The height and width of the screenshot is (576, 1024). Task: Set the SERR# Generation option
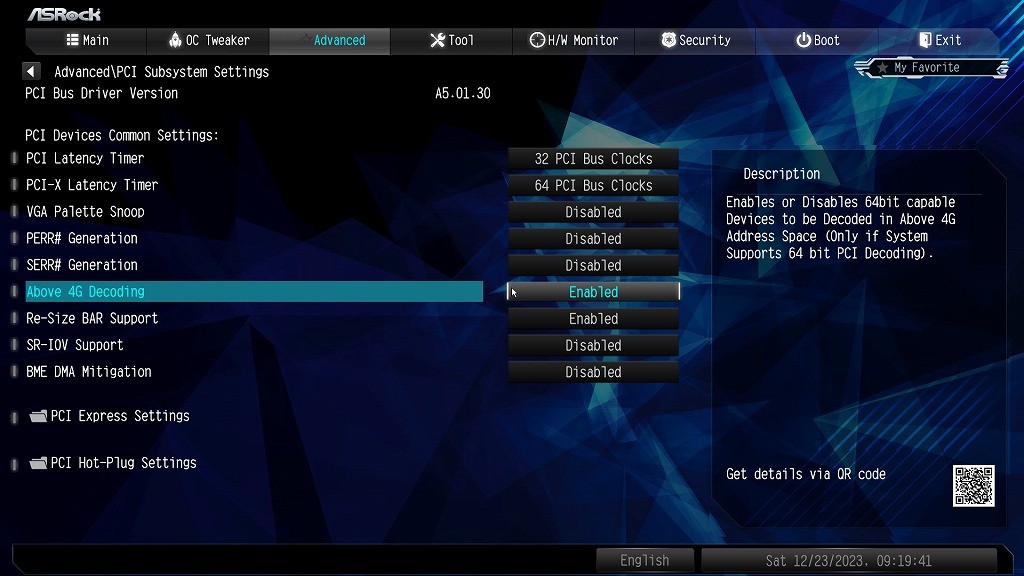pyautogui.click(x=593, y=266)
